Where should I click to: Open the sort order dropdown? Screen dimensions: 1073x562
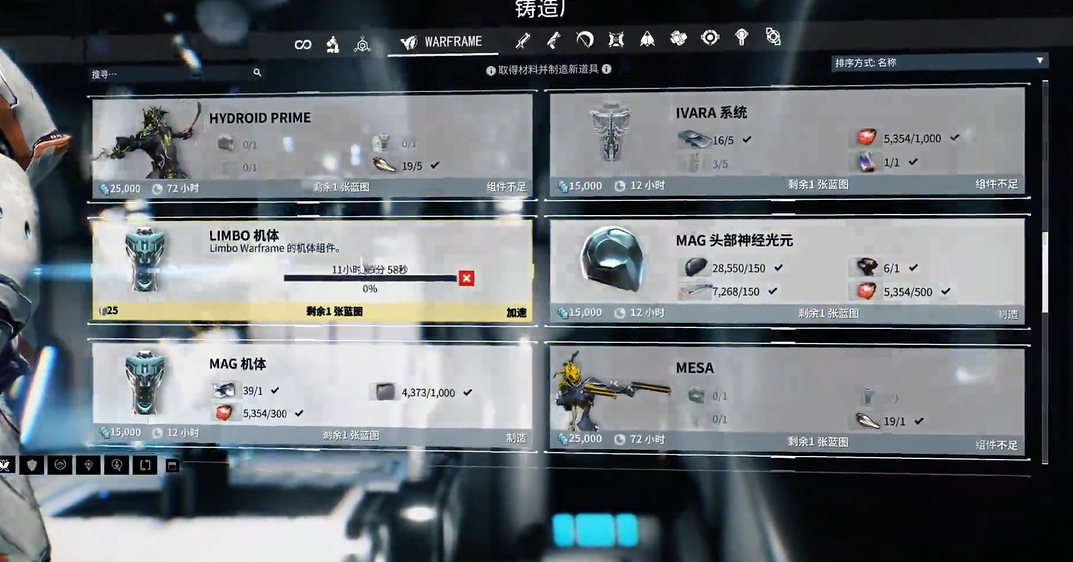point(939,62)
